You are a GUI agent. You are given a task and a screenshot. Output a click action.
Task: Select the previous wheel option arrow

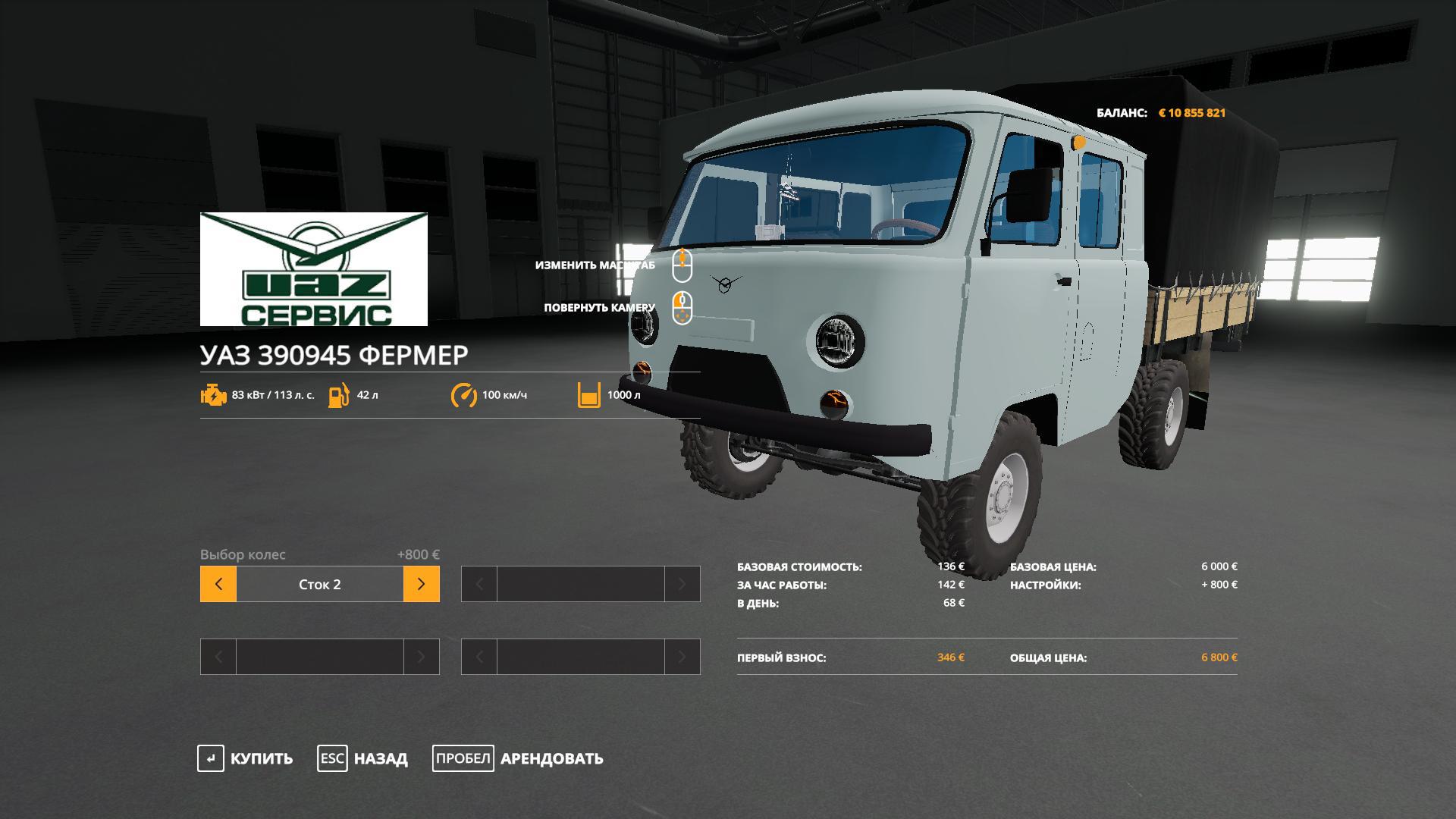click(218, 584)
